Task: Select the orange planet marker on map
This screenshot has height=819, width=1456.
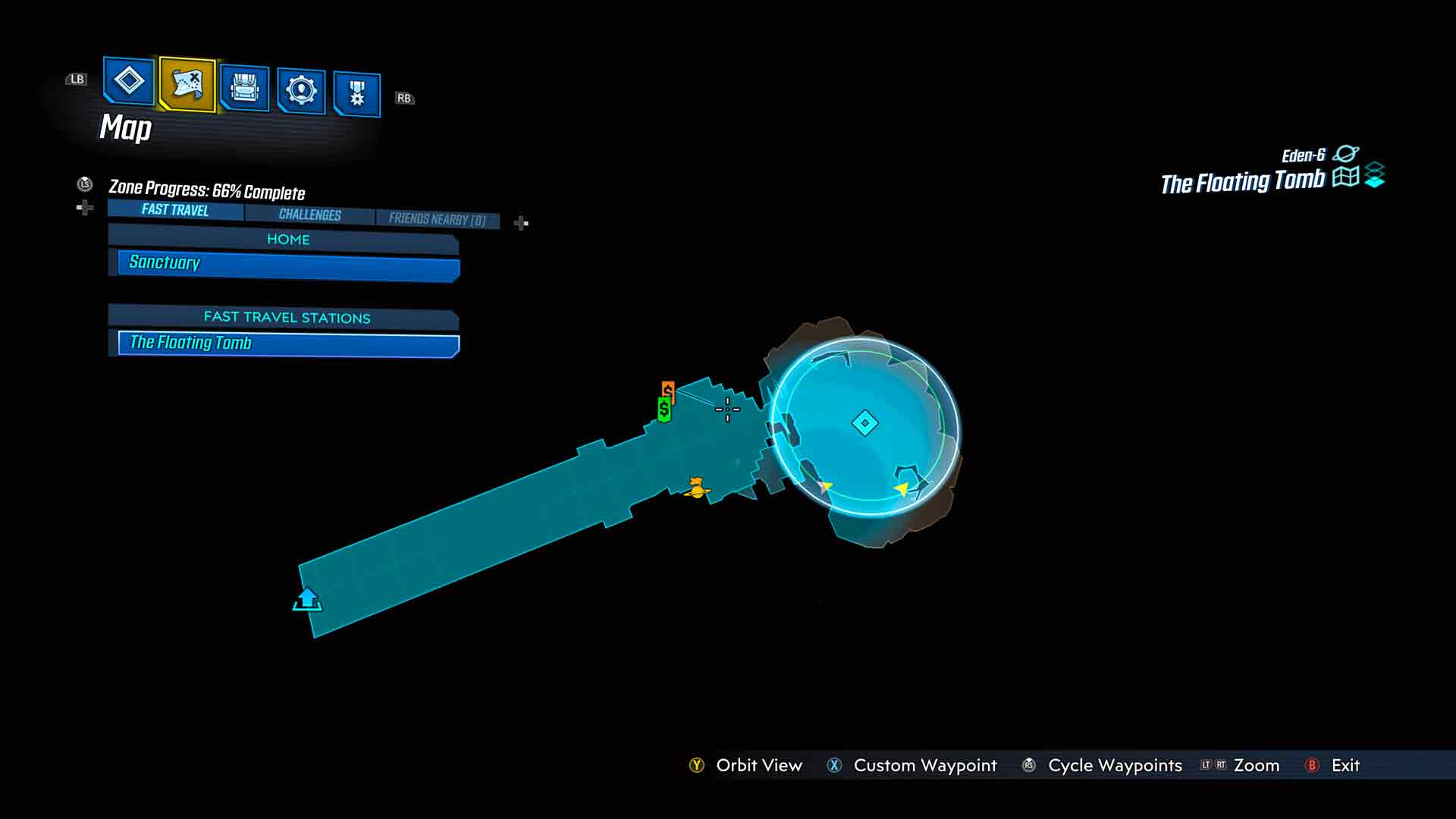Action: tap(696, 488)
